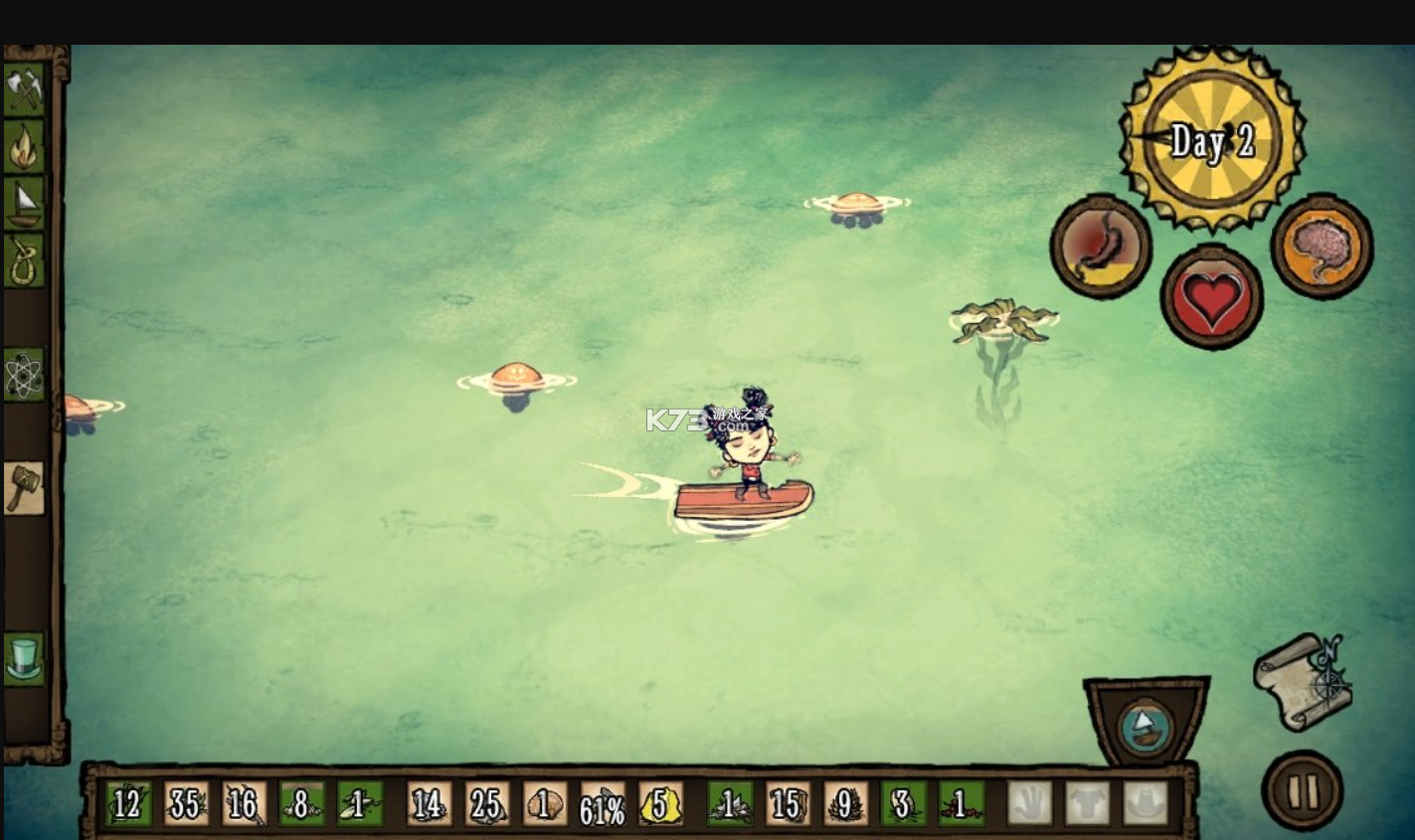Viewport: 1415px width, 840px height.
Task: Click the inventory stack of 14
Action: 430,803
